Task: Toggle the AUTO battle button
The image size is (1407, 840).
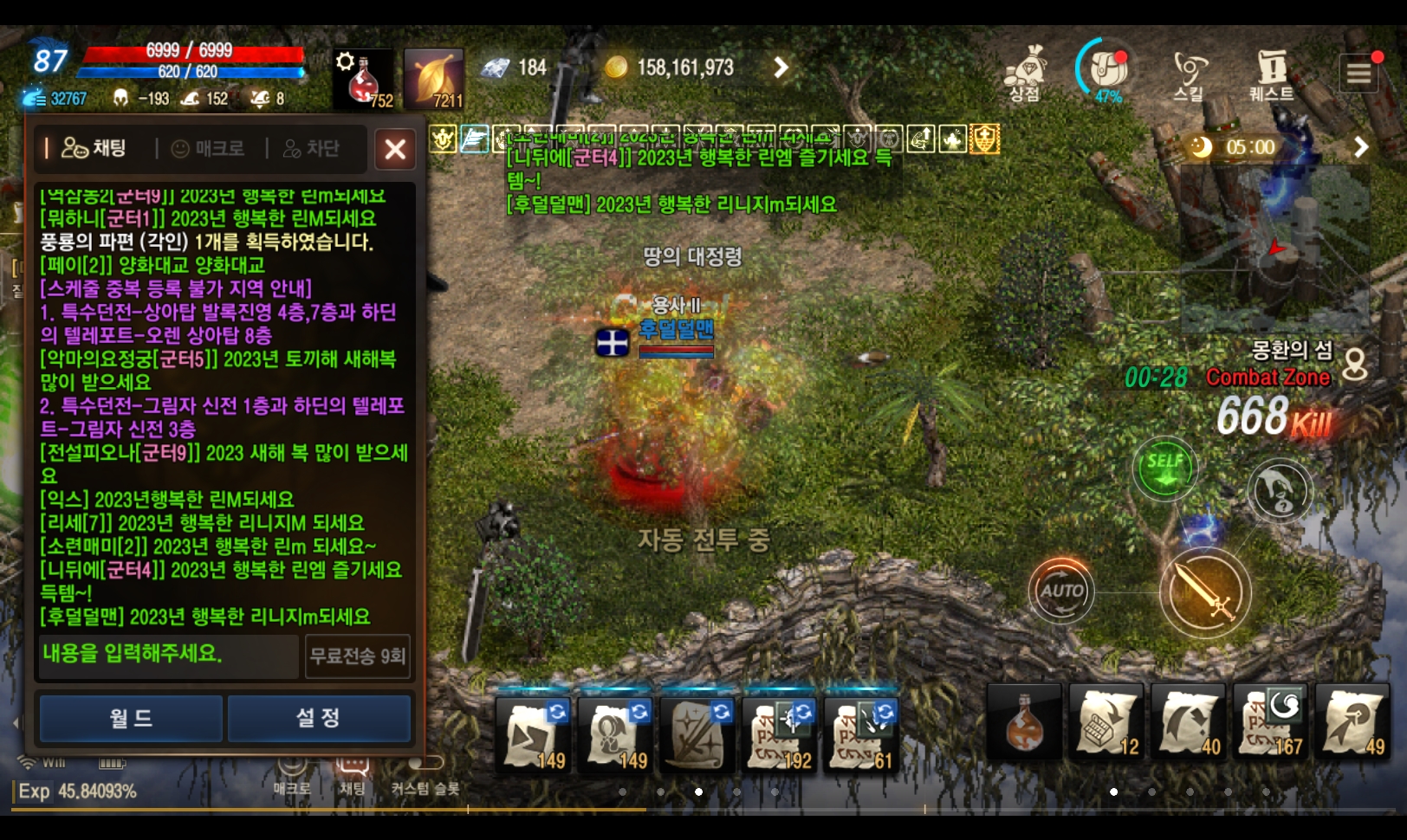Action: tap(1061, 591)
